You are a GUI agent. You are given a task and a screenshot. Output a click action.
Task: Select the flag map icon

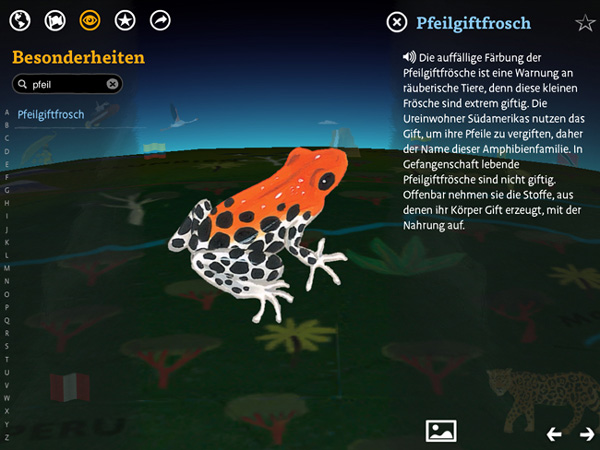tap(55, 20)
